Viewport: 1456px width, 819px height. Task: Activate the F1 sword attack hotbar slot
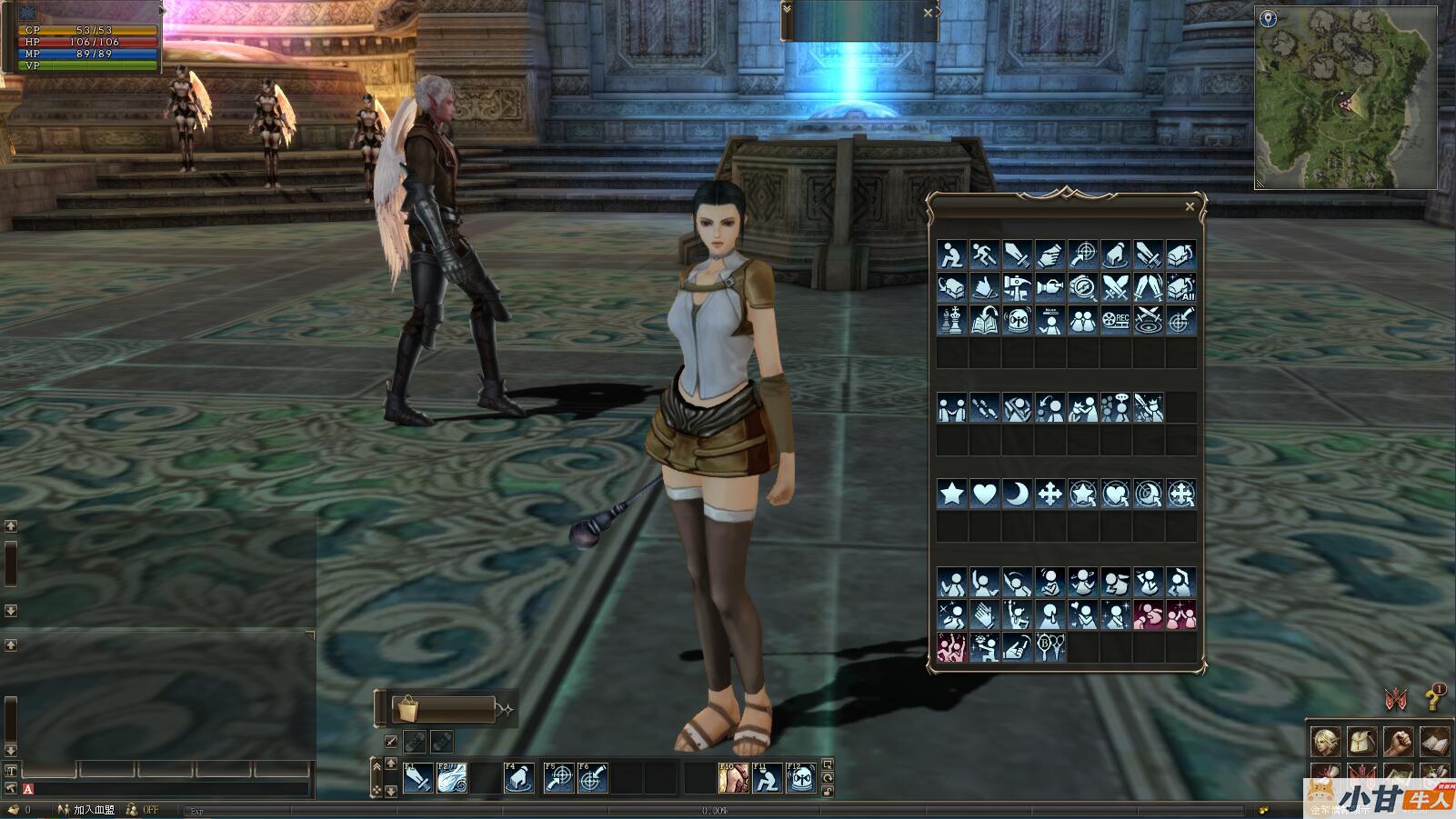pos(417,778)
